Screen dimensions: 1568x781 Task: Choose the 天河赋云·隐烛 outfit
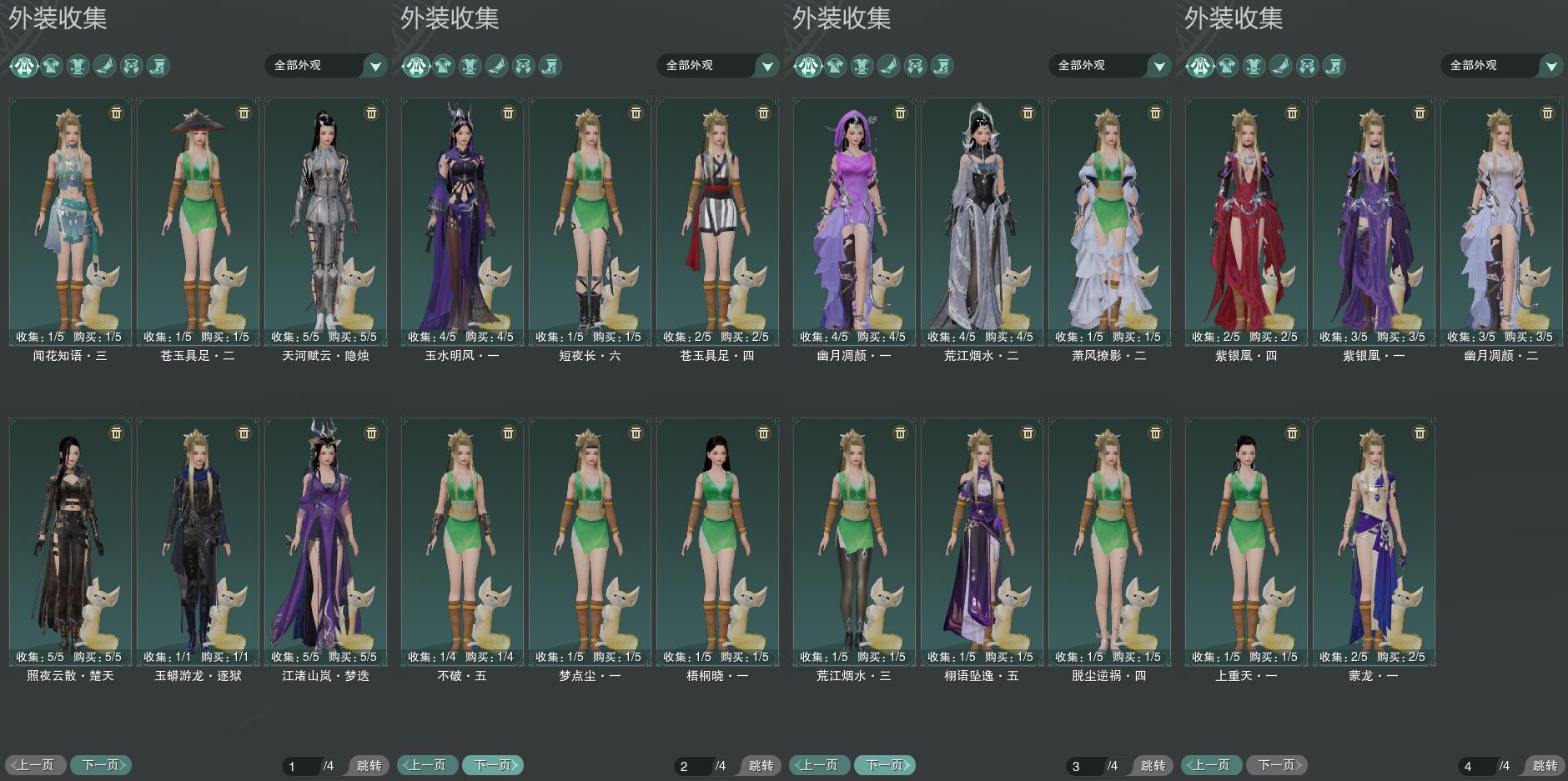coord(325,221)
